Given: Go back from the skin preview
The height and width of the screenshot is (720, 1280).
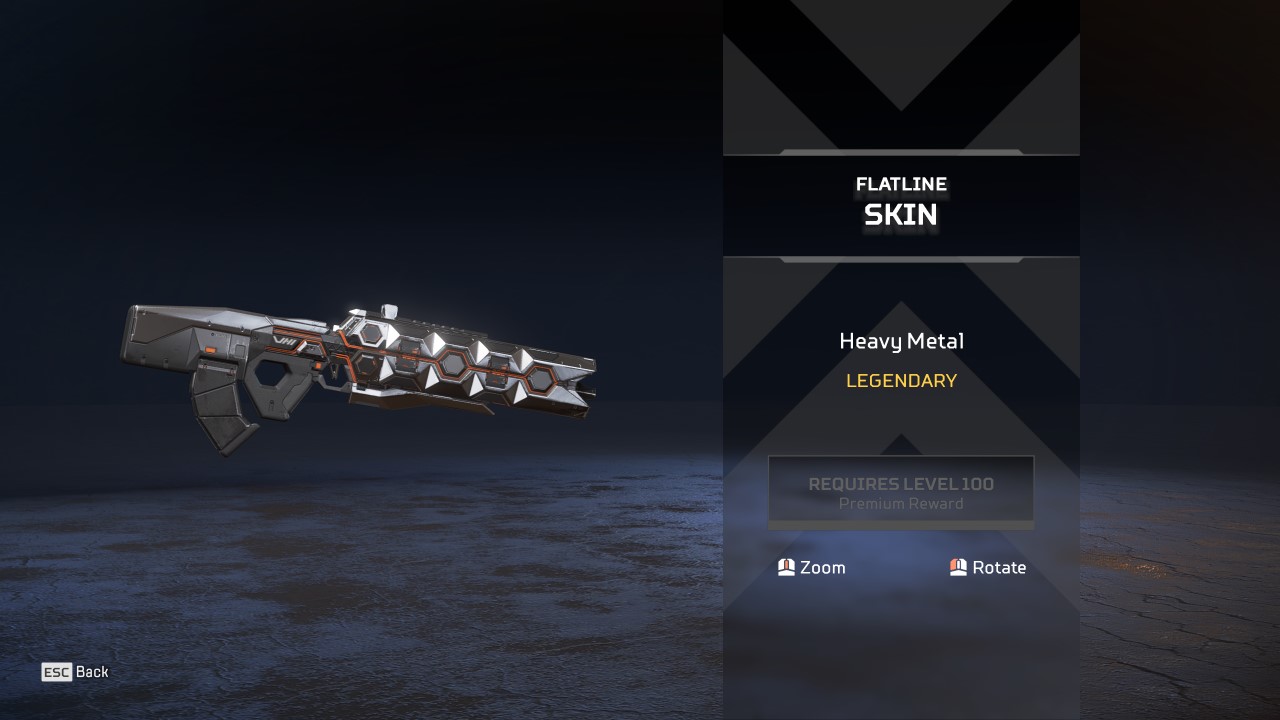Looking at the screenshot, I should pos(75,672).
